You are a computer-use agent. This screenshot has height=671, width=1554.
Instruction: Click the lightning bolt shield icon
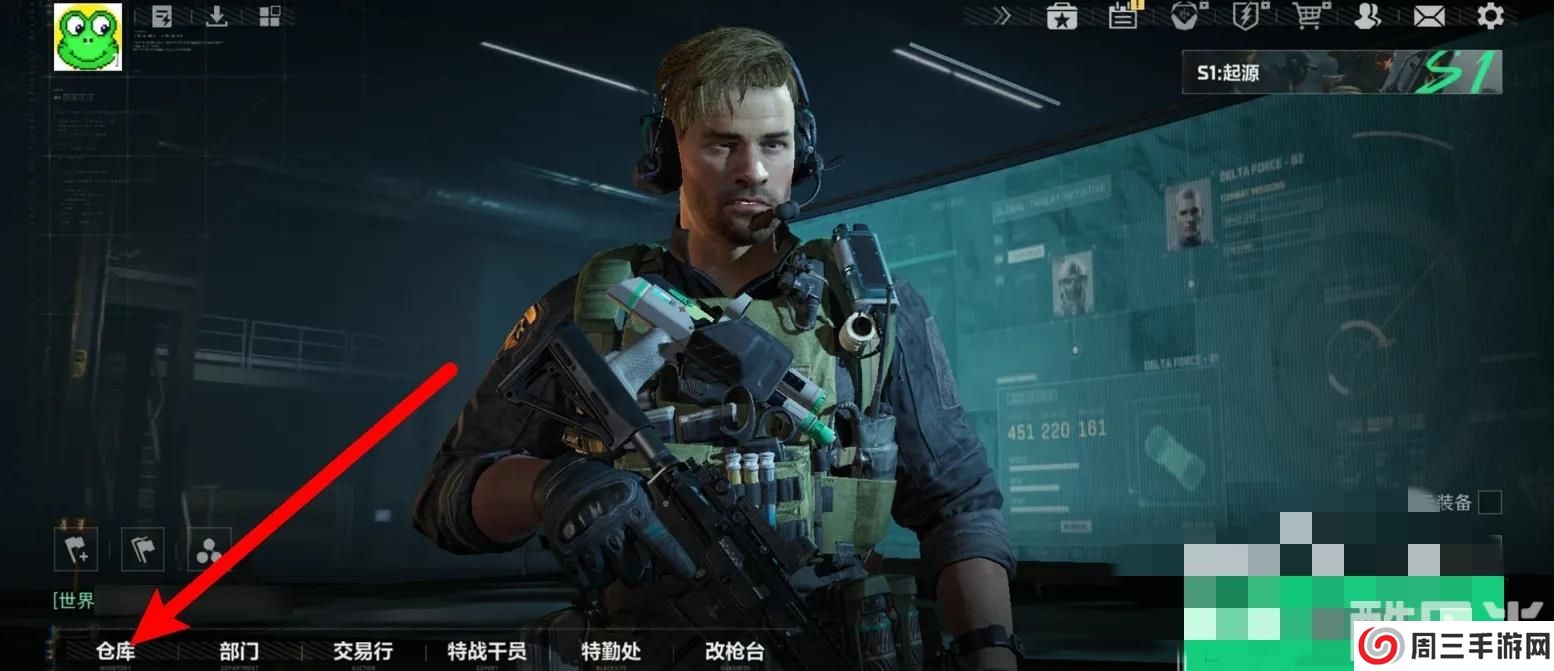tap(1246, 16)
